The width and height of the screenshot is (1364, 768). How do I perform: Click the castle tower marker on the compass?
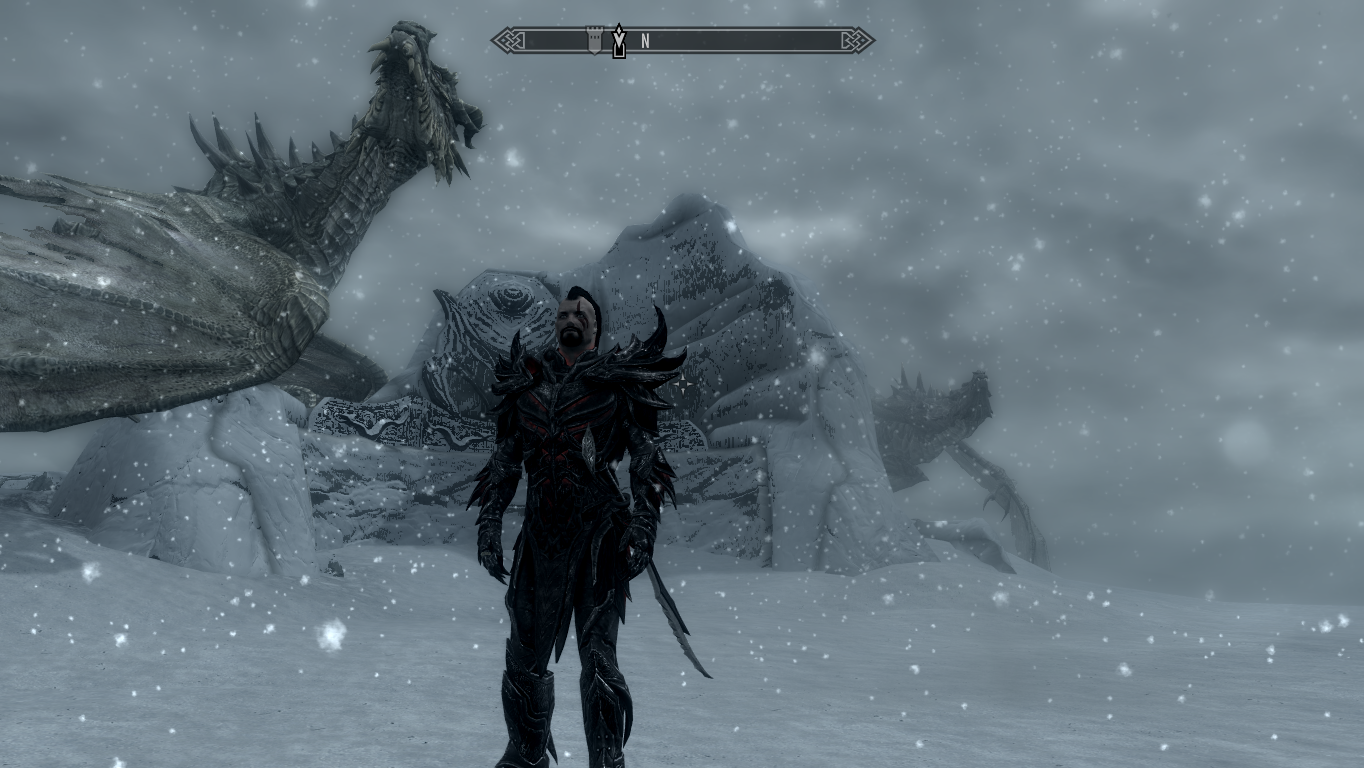[x=594, y=40]
